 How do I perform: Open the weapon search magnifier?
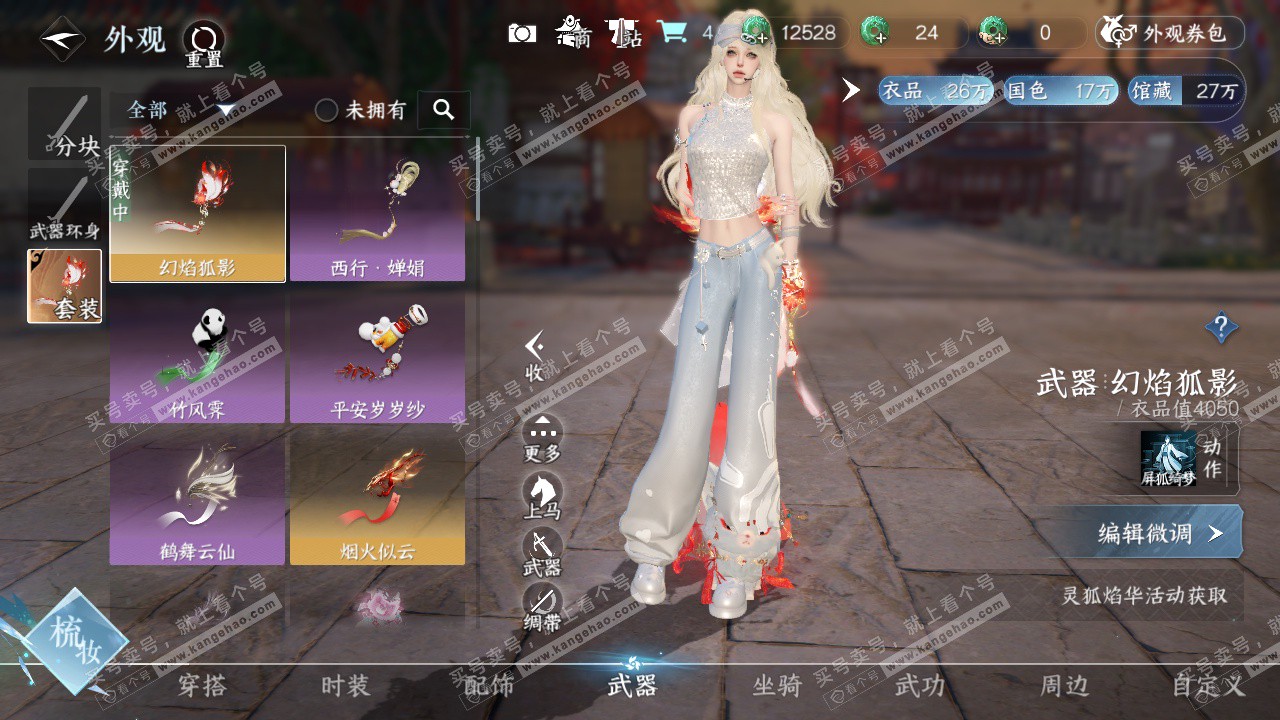tap(444, 110)
